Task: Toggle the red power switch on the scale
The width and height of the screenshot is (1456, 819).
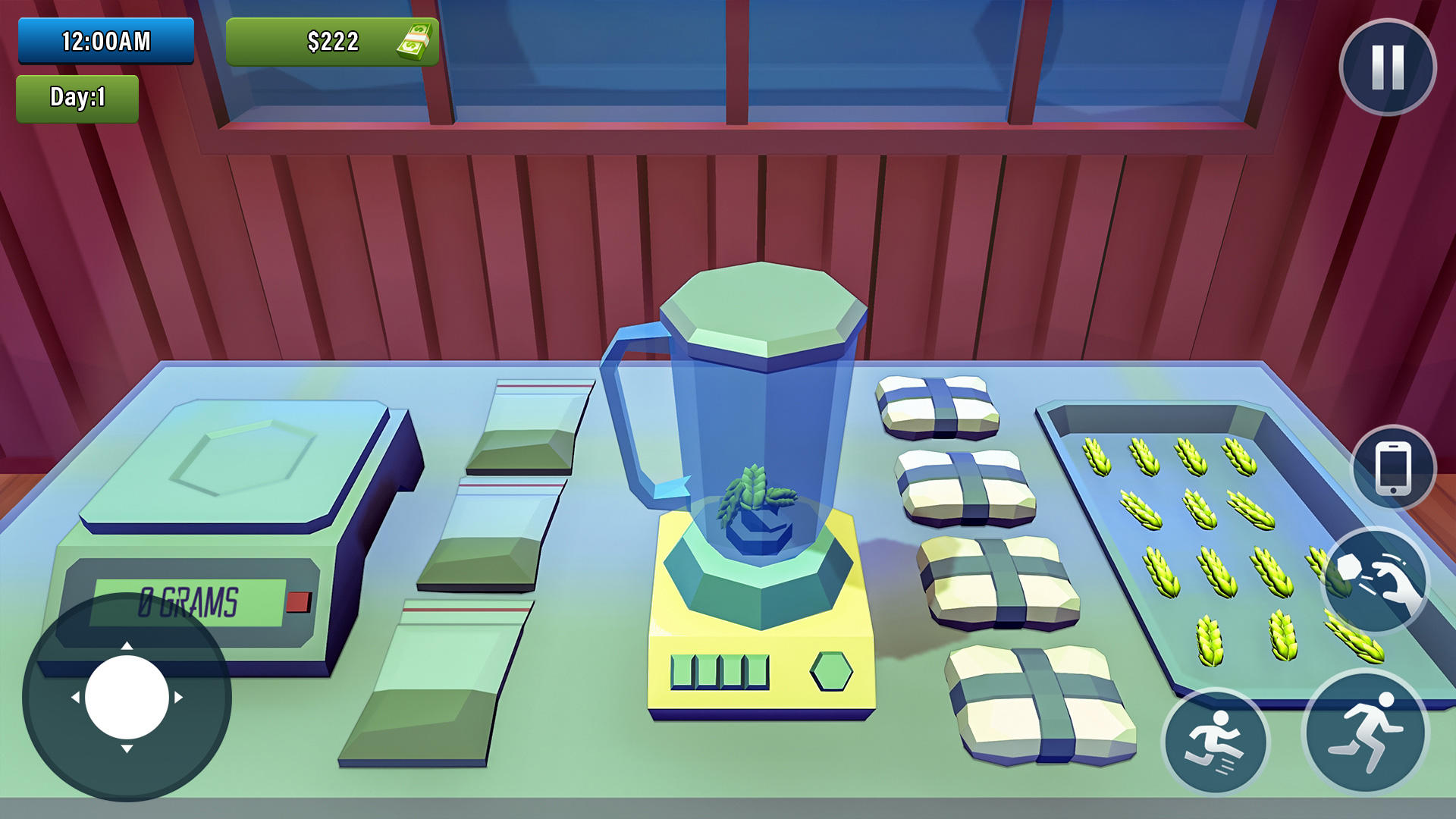Action: click(x=297, y=601)
